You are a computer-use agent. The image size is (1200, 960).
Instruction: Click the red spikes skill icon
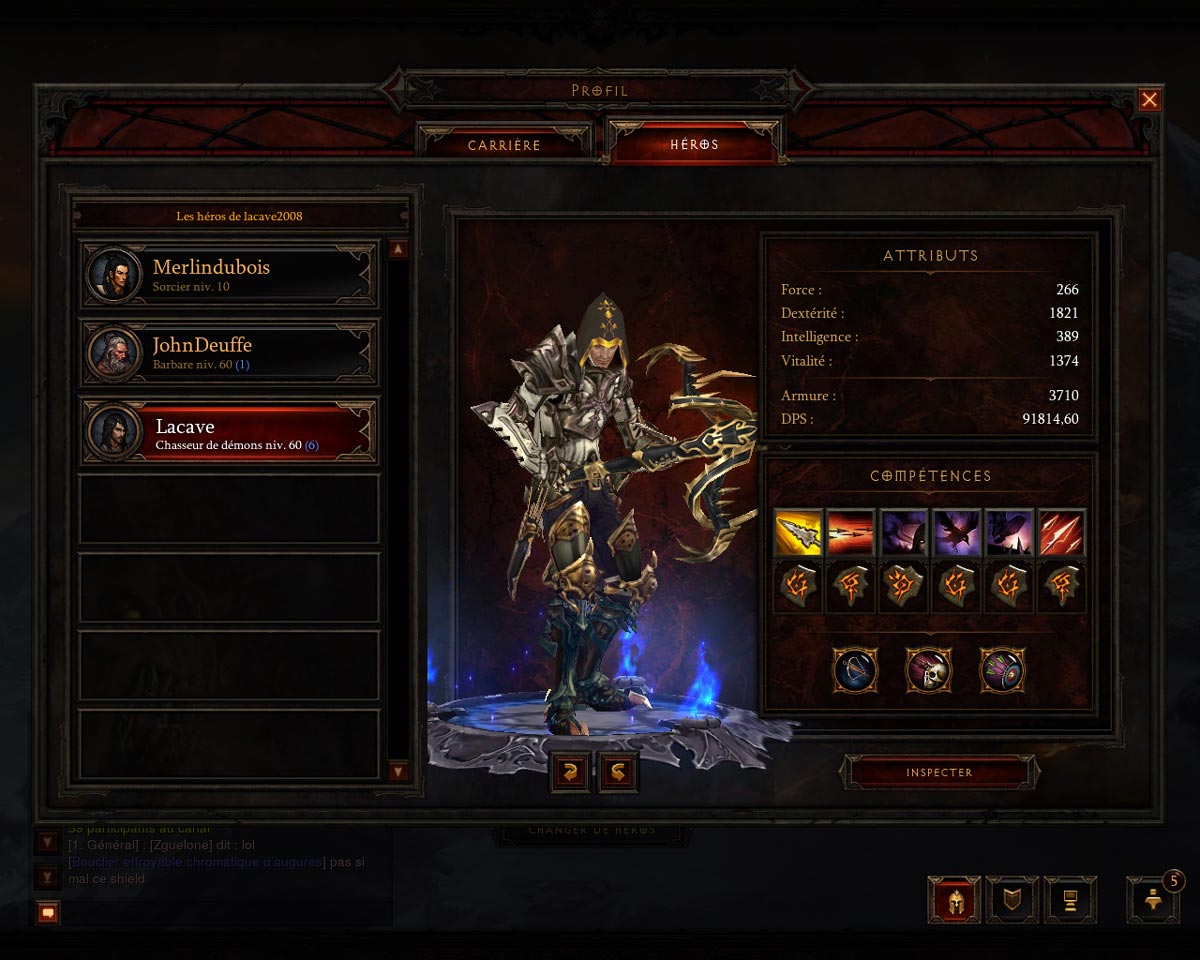(x=1062, y=532)
